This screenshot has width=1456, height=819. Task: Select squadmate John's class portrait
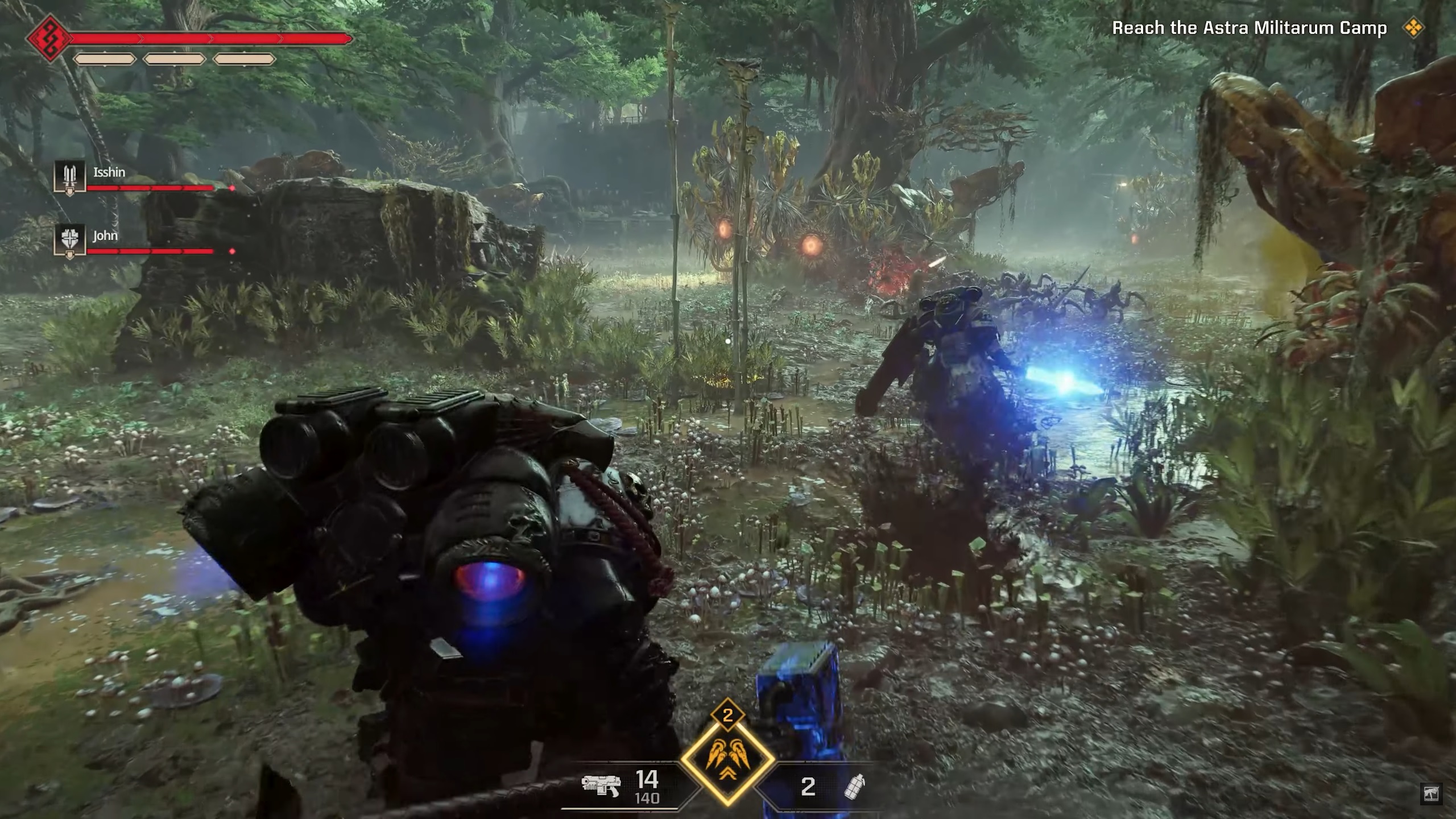pos(69,240)
